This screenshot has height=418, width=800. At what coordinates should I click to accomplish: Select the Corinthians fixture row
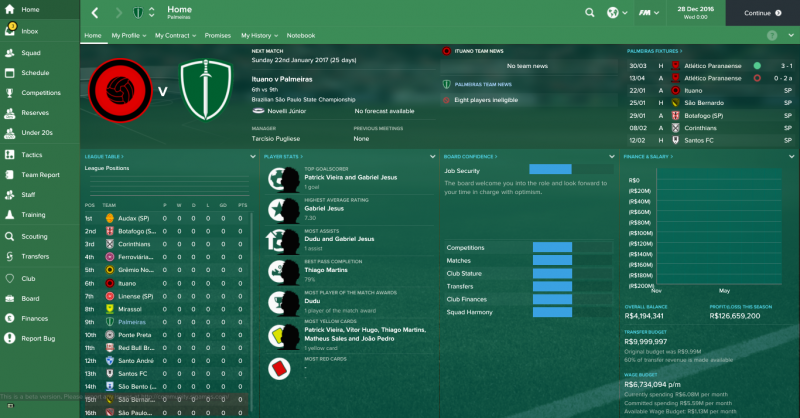point(707,129)
